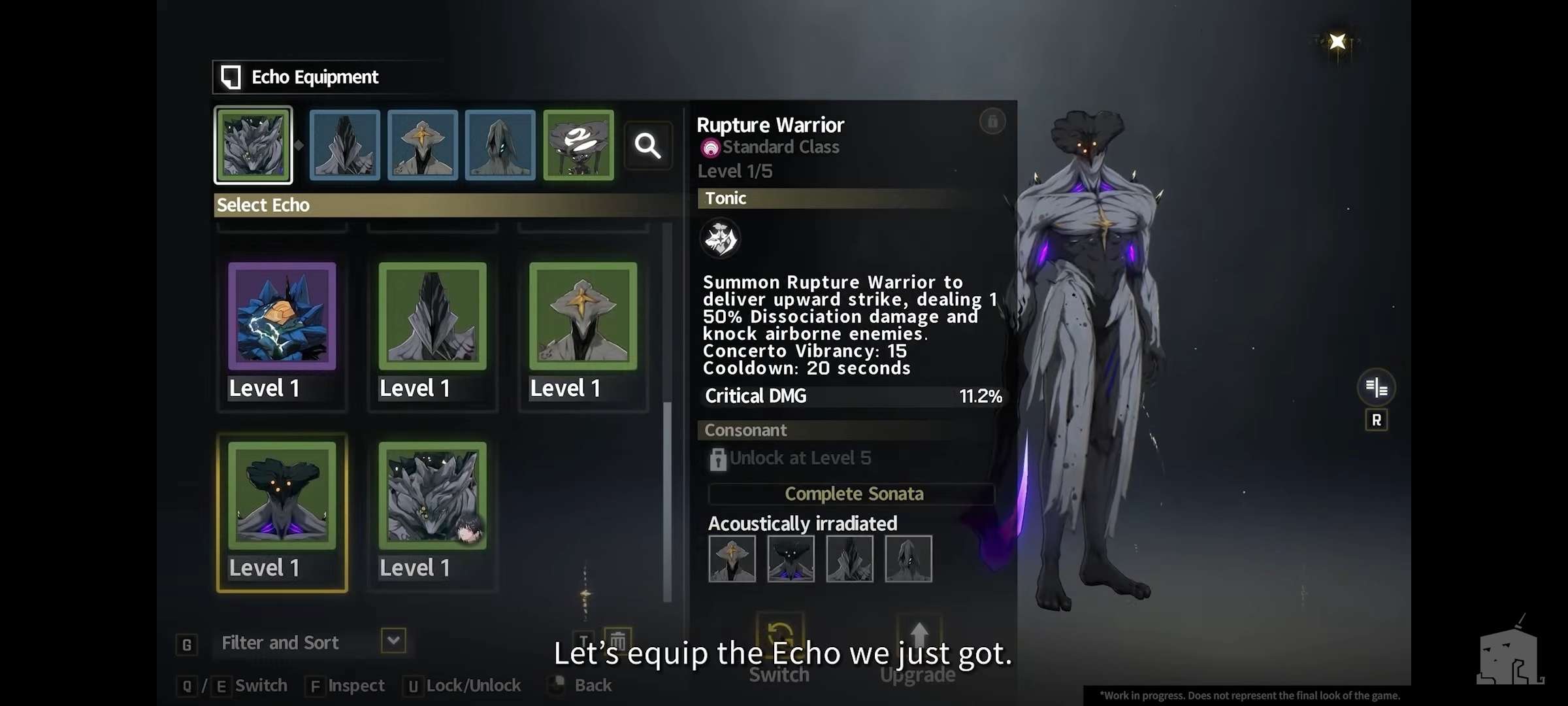Open the Complete Sonata bar
The height and width of the screenshot is (706, 1568).
pos(853,494)
